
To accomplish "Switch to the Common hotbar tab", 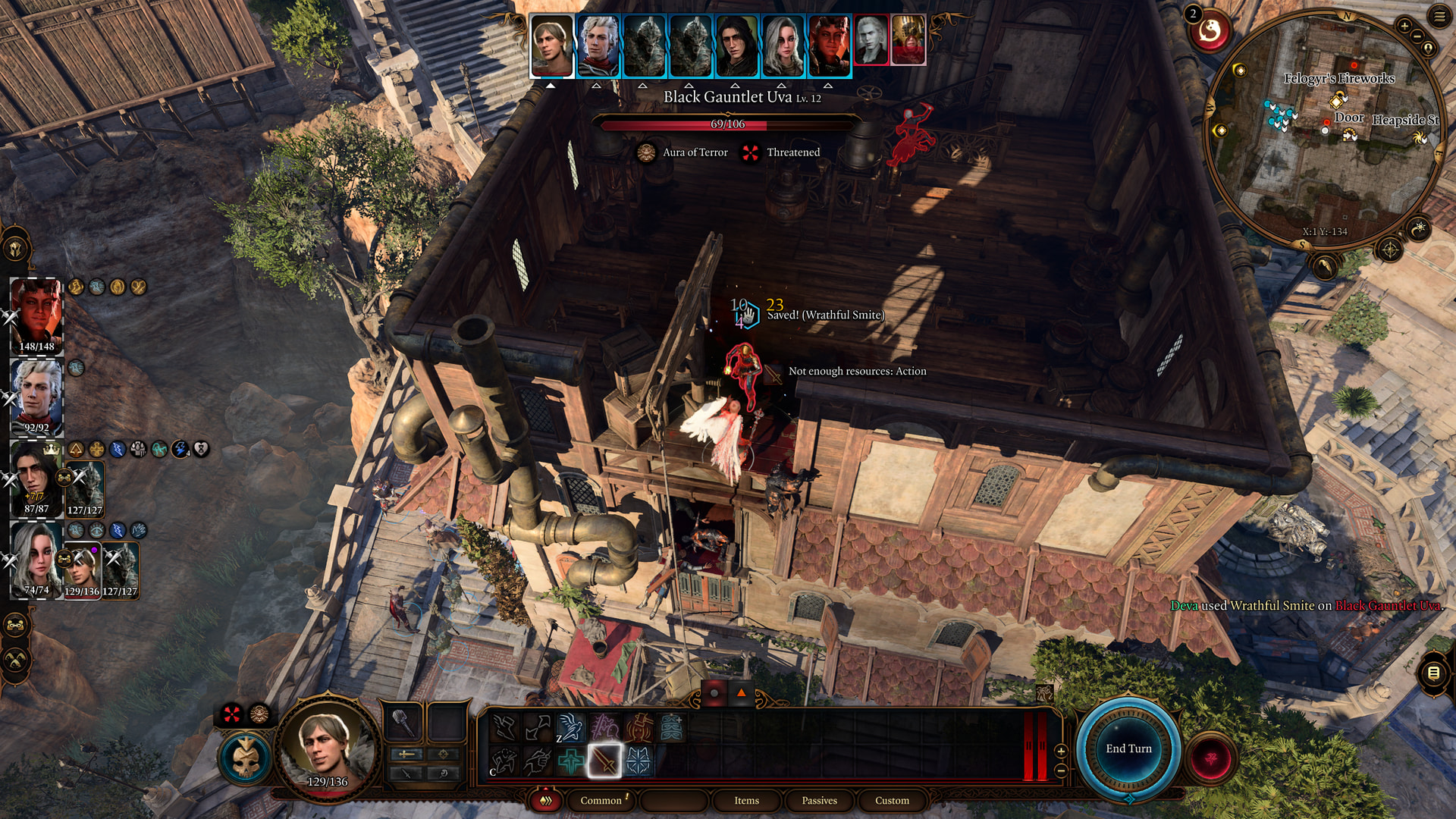I will 601,800.
